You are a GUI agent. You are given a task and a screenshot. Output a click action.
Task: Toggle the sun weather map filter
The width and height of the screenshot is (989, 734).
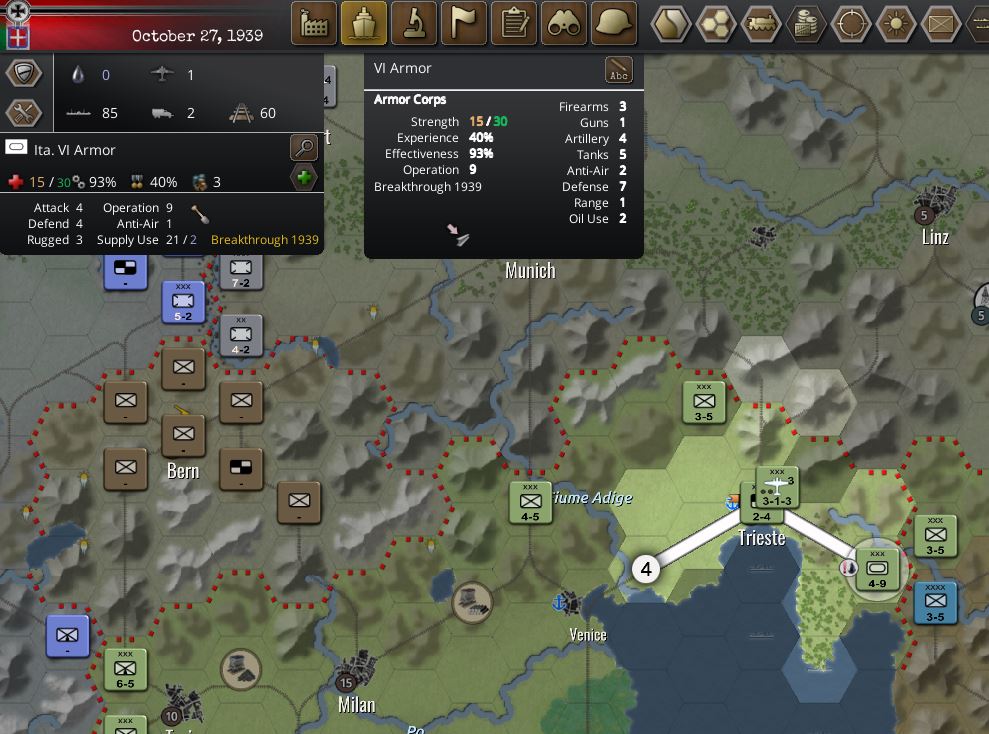(x=896, y=24)
